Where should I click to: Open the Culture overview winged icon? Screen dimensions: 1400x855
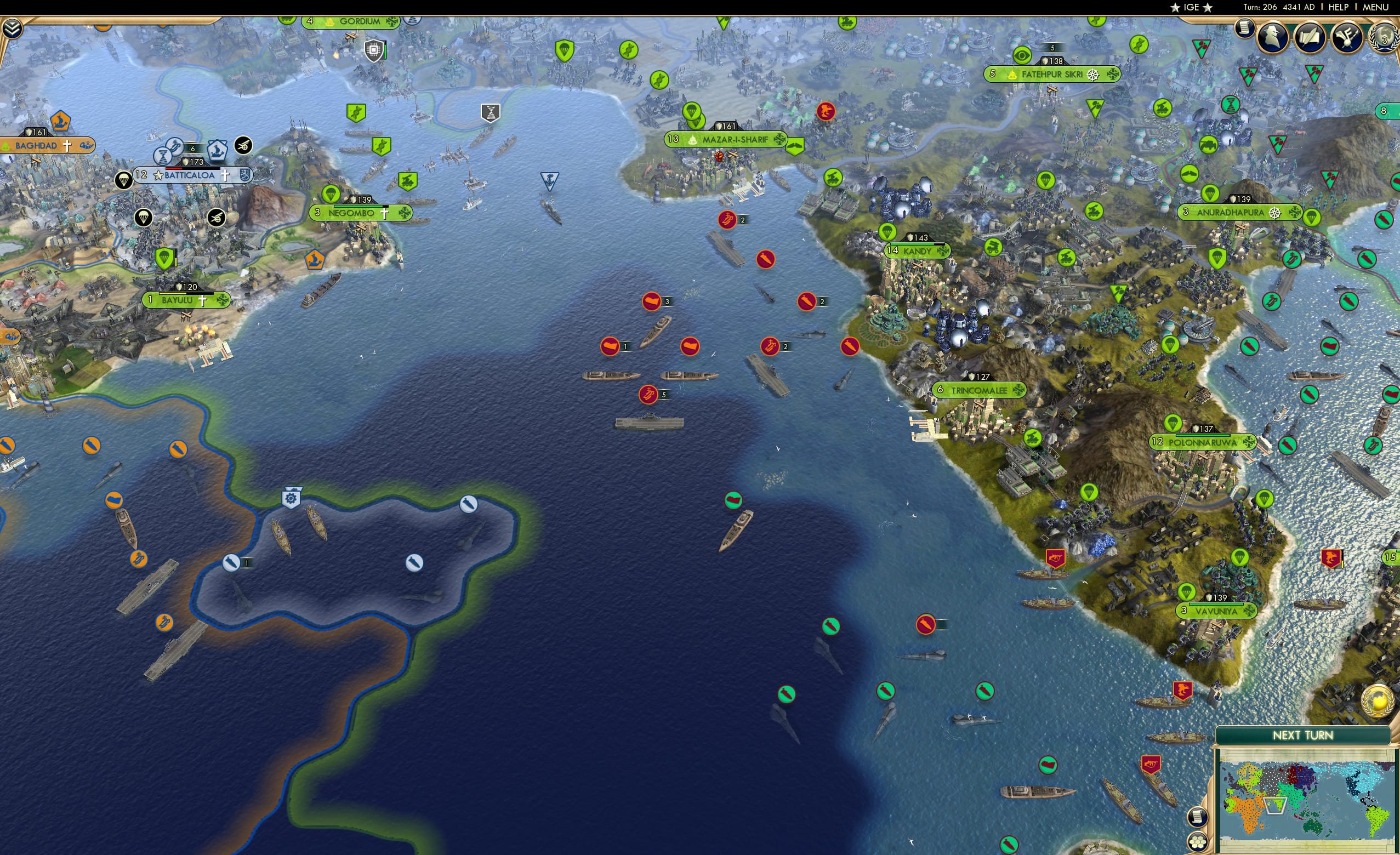click(1346, 37)
